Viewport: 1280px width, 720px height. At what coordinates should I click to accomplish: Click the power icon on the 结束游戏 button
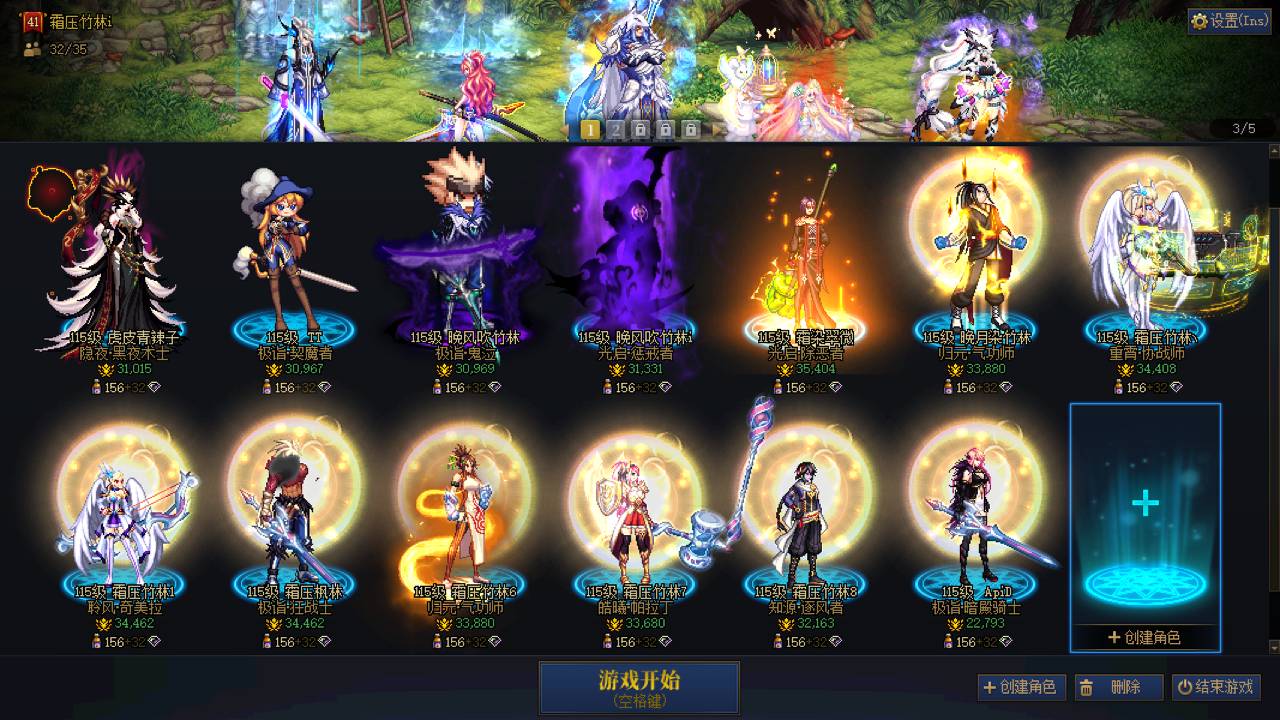click(x=1185, y=687)
